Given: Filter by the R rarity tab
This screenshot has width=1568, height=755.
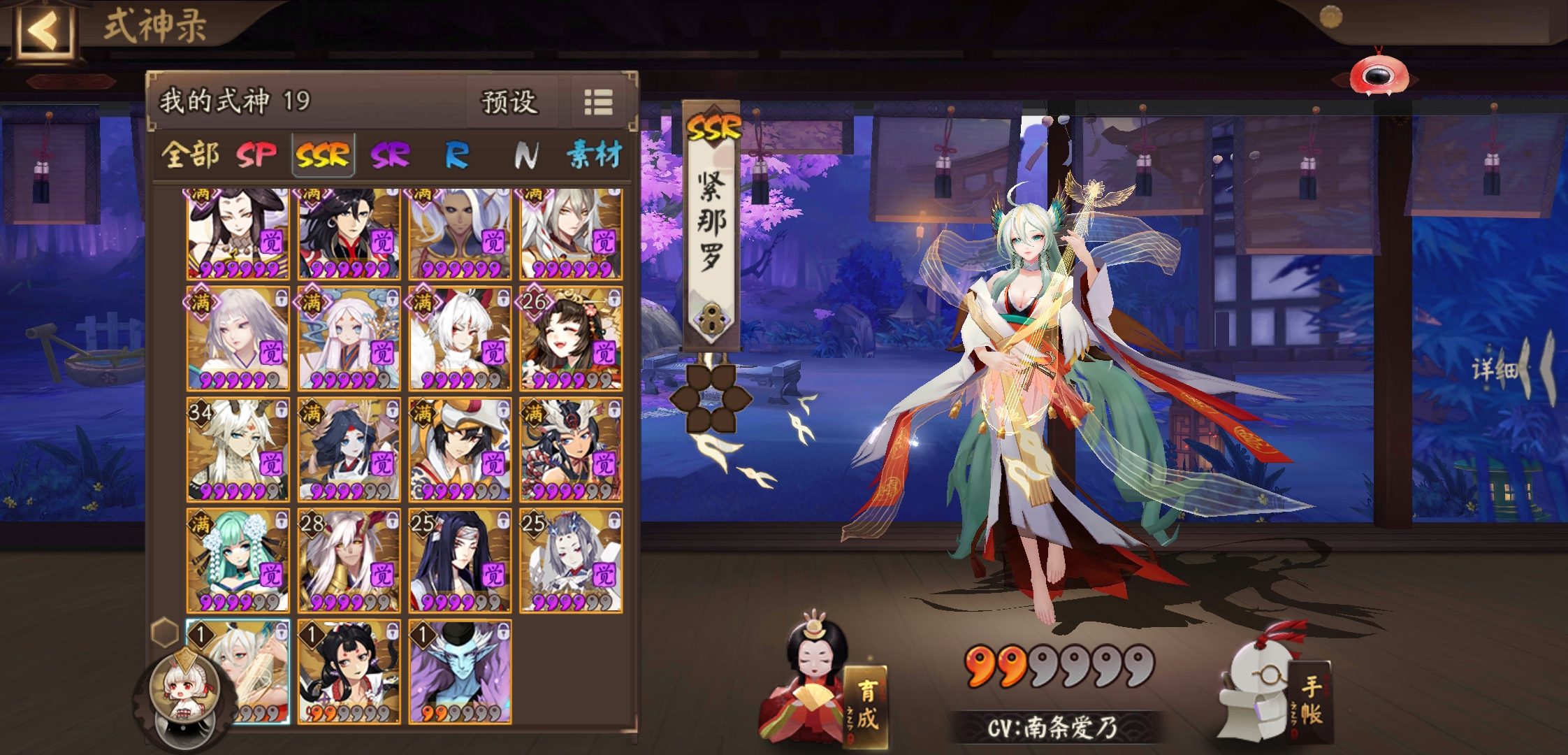Looking at the screenshot, I should [x=456, y=154].
